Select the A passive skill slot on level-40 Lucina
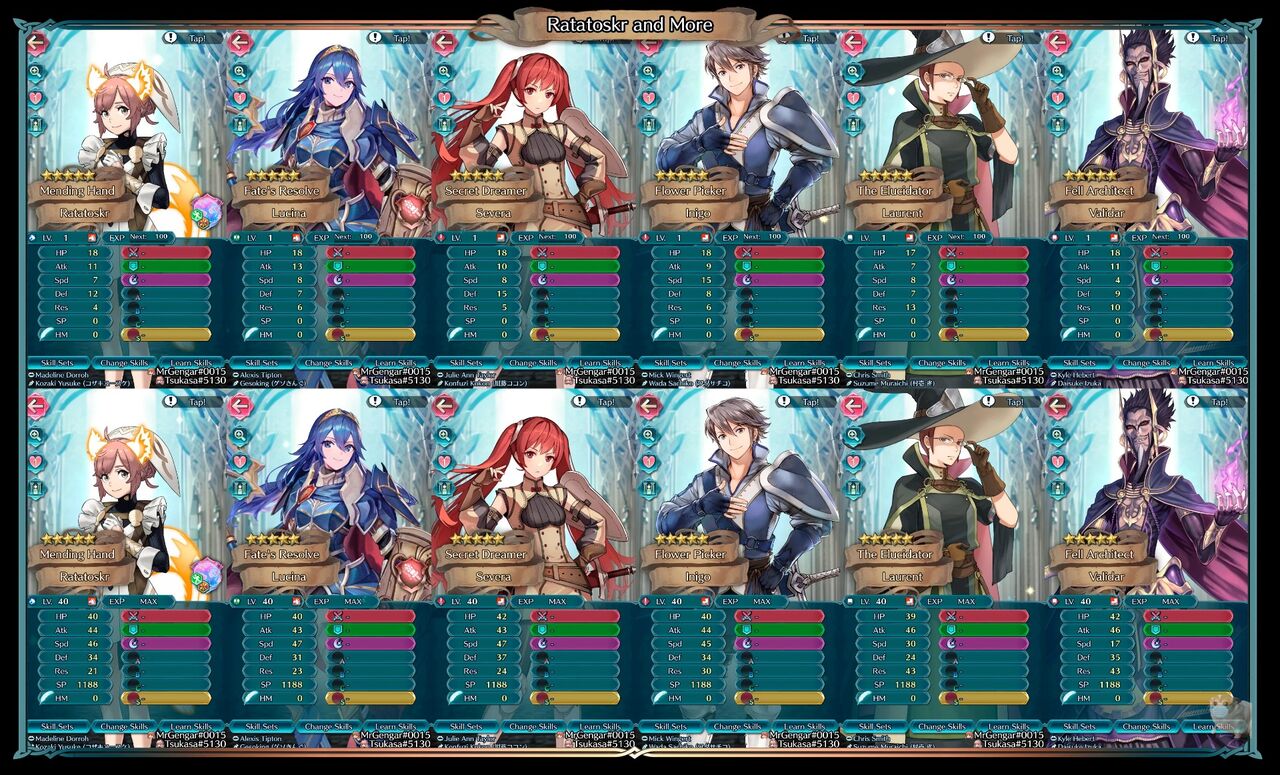 (338, 659)
